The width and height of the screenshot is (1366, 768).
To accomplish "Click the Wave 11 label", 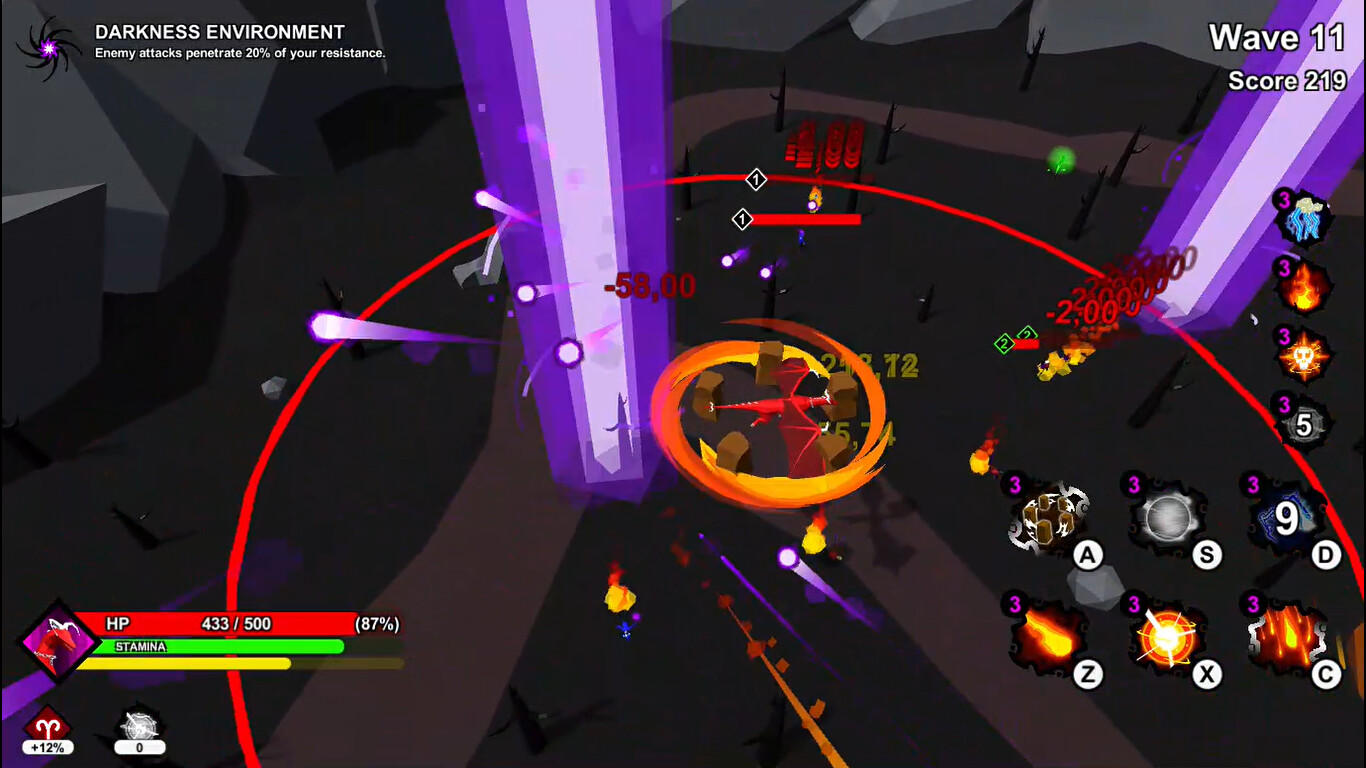I will pyautogui.click(x=1277, y=38).
